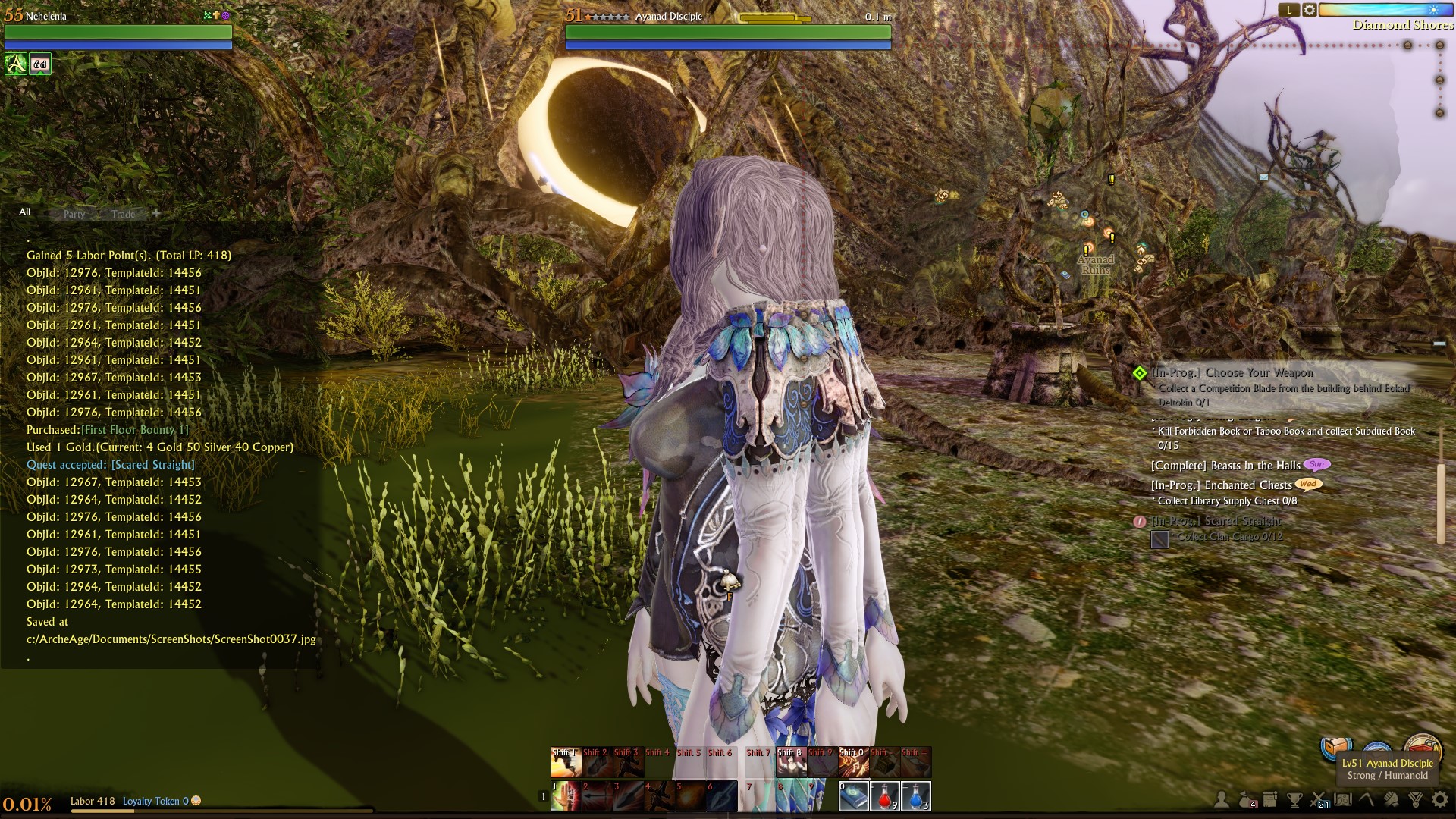Click the 0.01% experience progress bar
Image resolution: width=1456 pixels, height=819 pixels.
point(27,801)
